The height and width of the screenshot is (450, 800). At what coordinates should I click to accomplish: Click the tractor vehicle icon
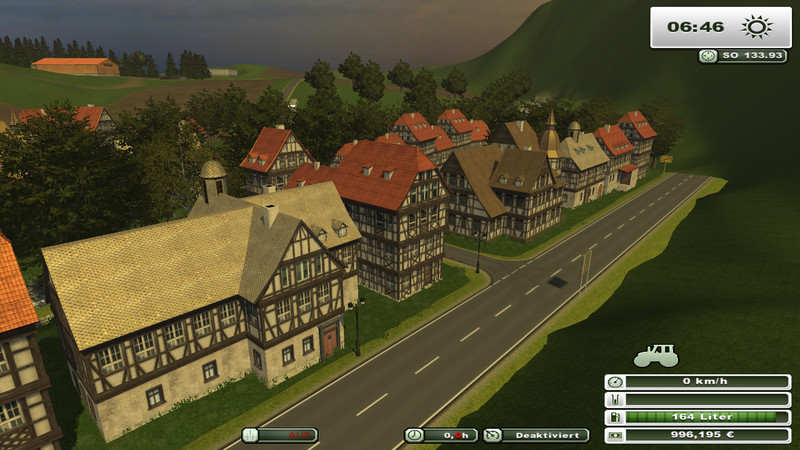(656, 355)
